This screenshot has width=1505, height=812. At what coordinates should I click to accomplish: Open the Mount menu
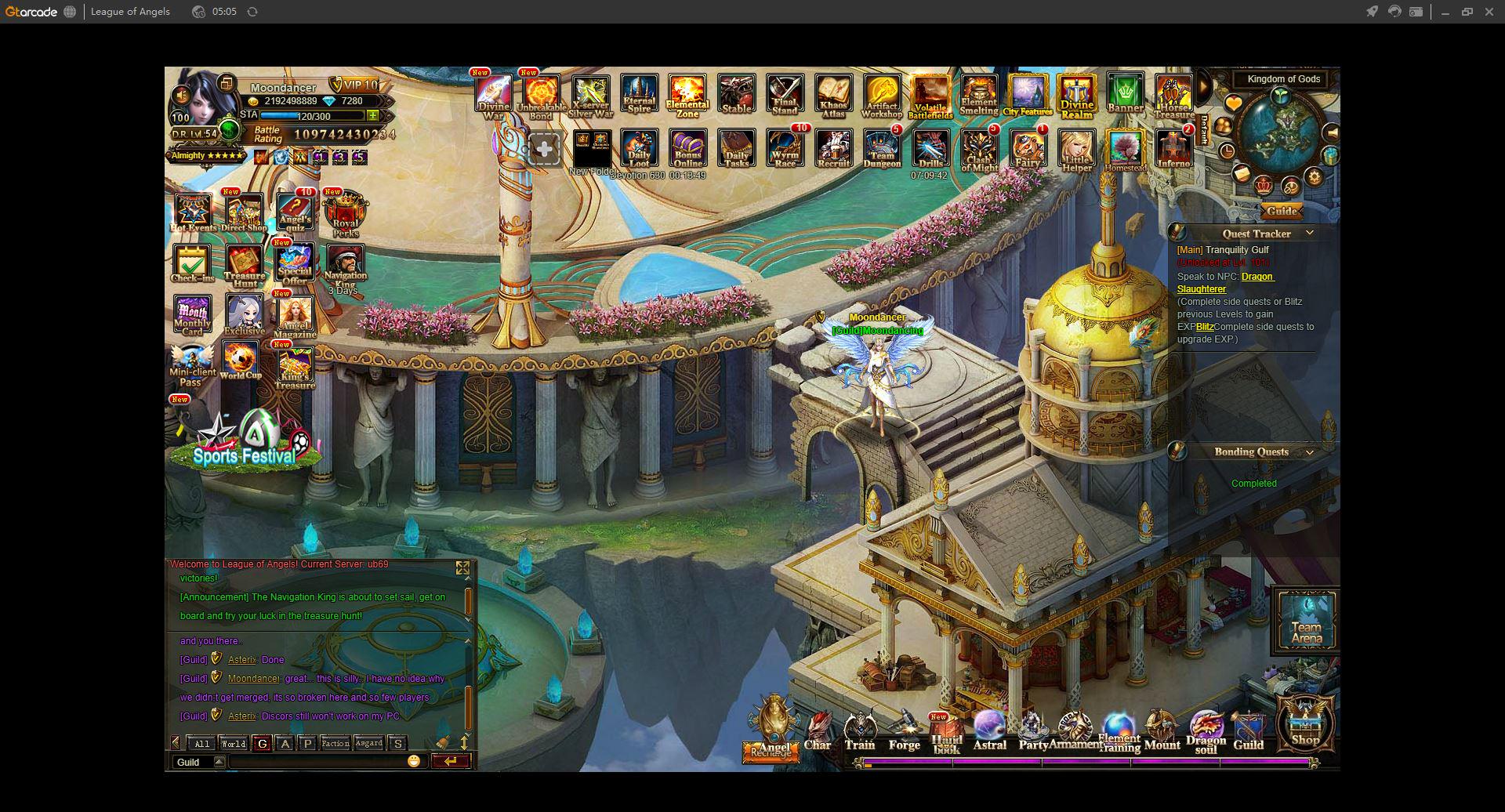(1162, 732)
